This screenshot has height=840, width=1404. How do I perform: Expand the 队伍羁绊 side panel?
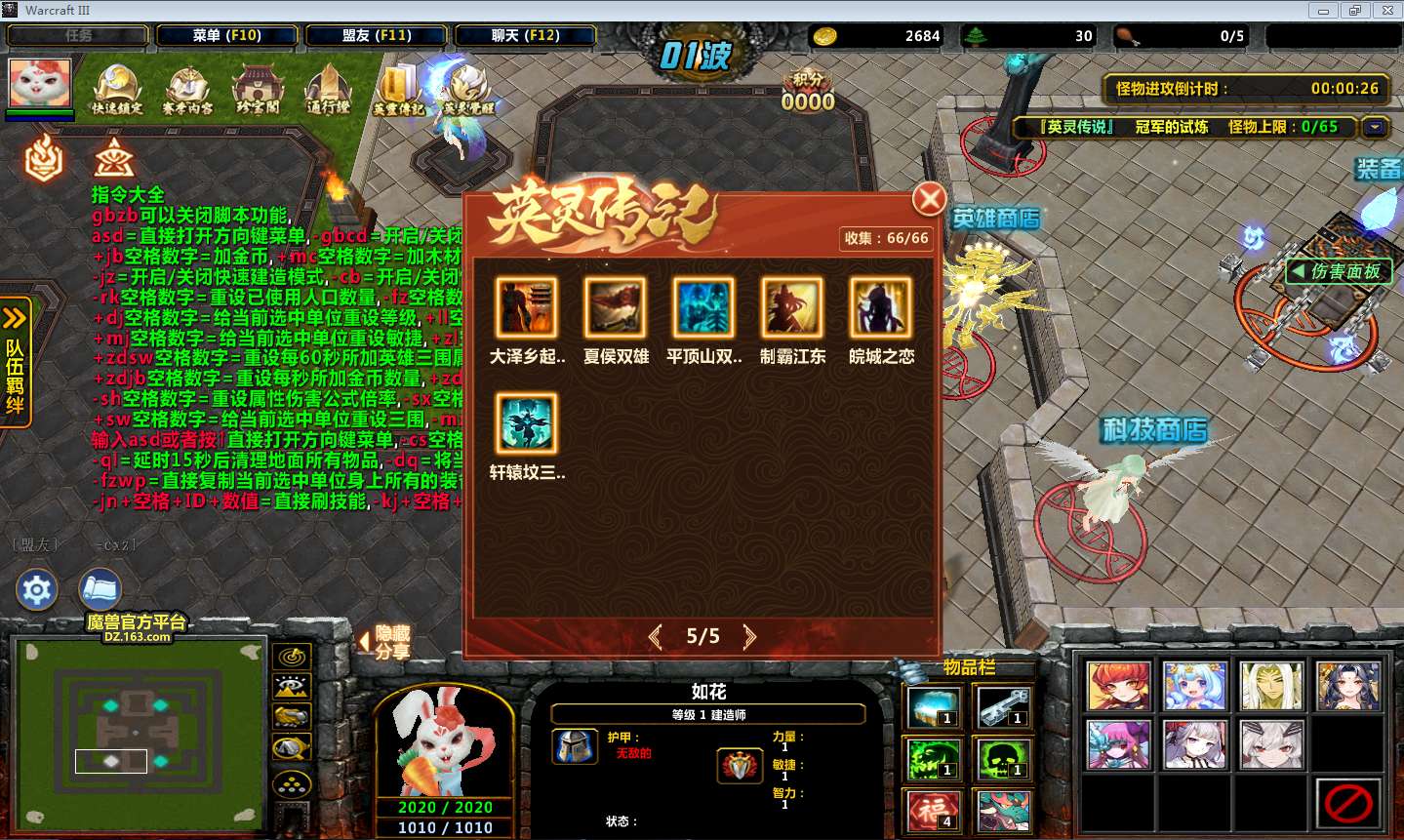pos(16,363)
